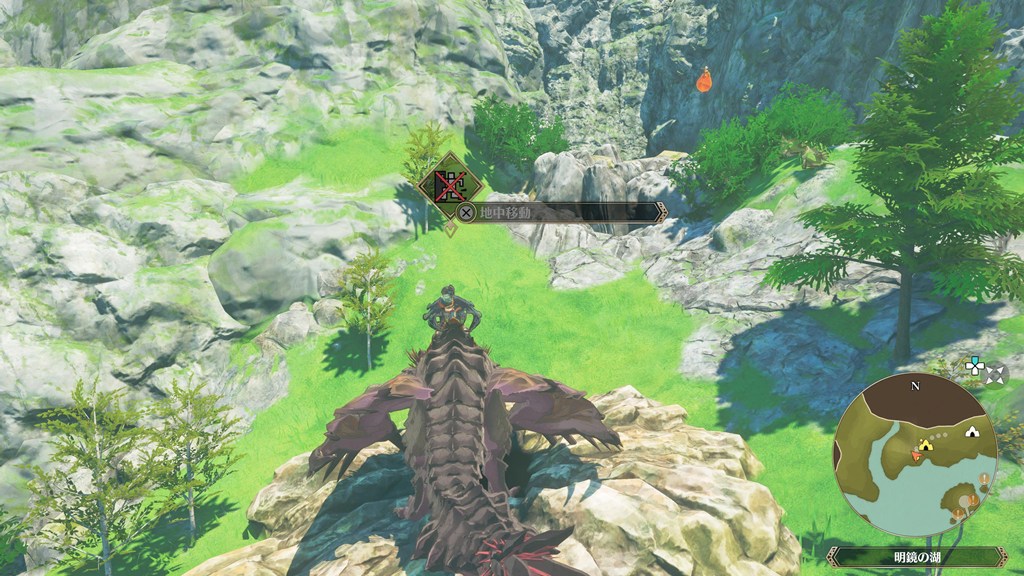Screen dimensions: 1024x576
Task: Open the circular minimap
Action: pos(915,455)
